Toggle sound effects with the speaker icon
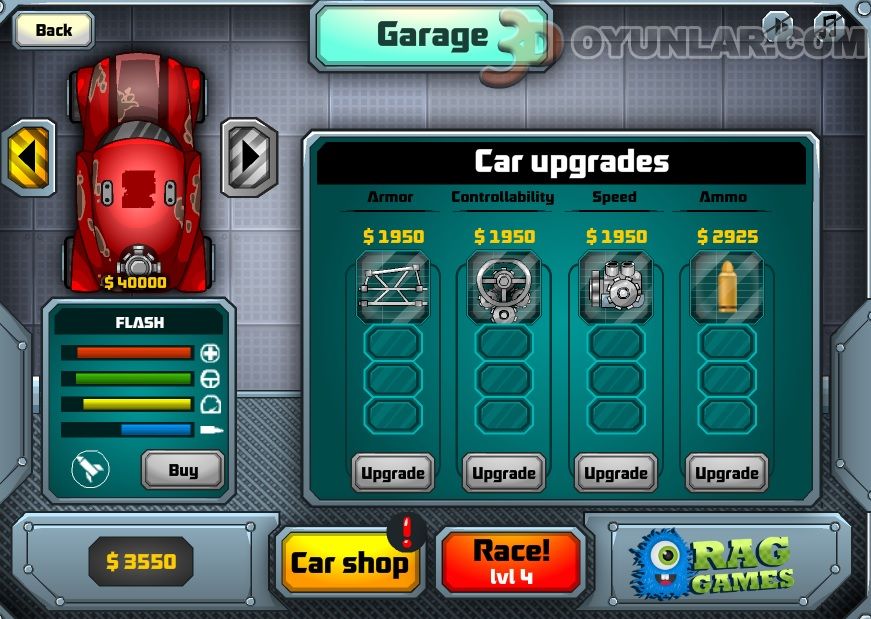 click(x=779, y=24)
